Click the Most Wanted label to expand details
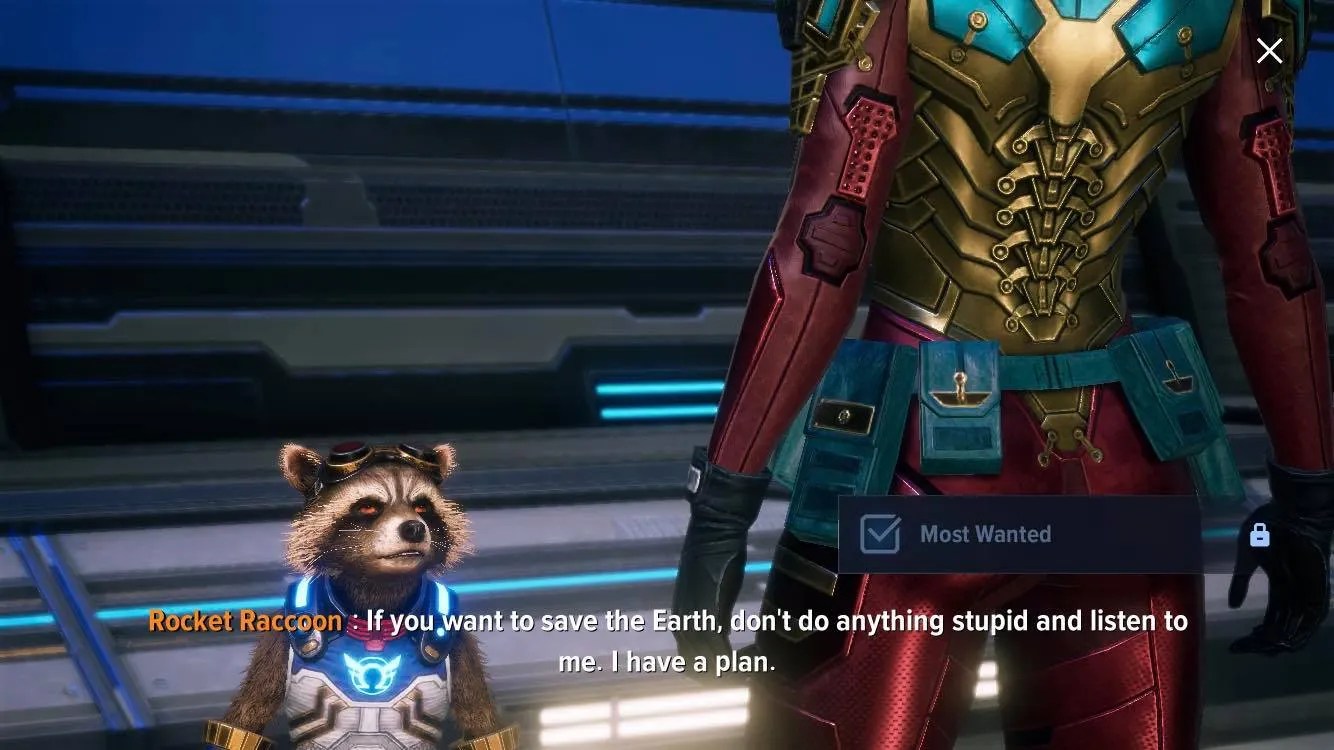This screenshot has height=750, width=1334. click(x=985, y=534)
